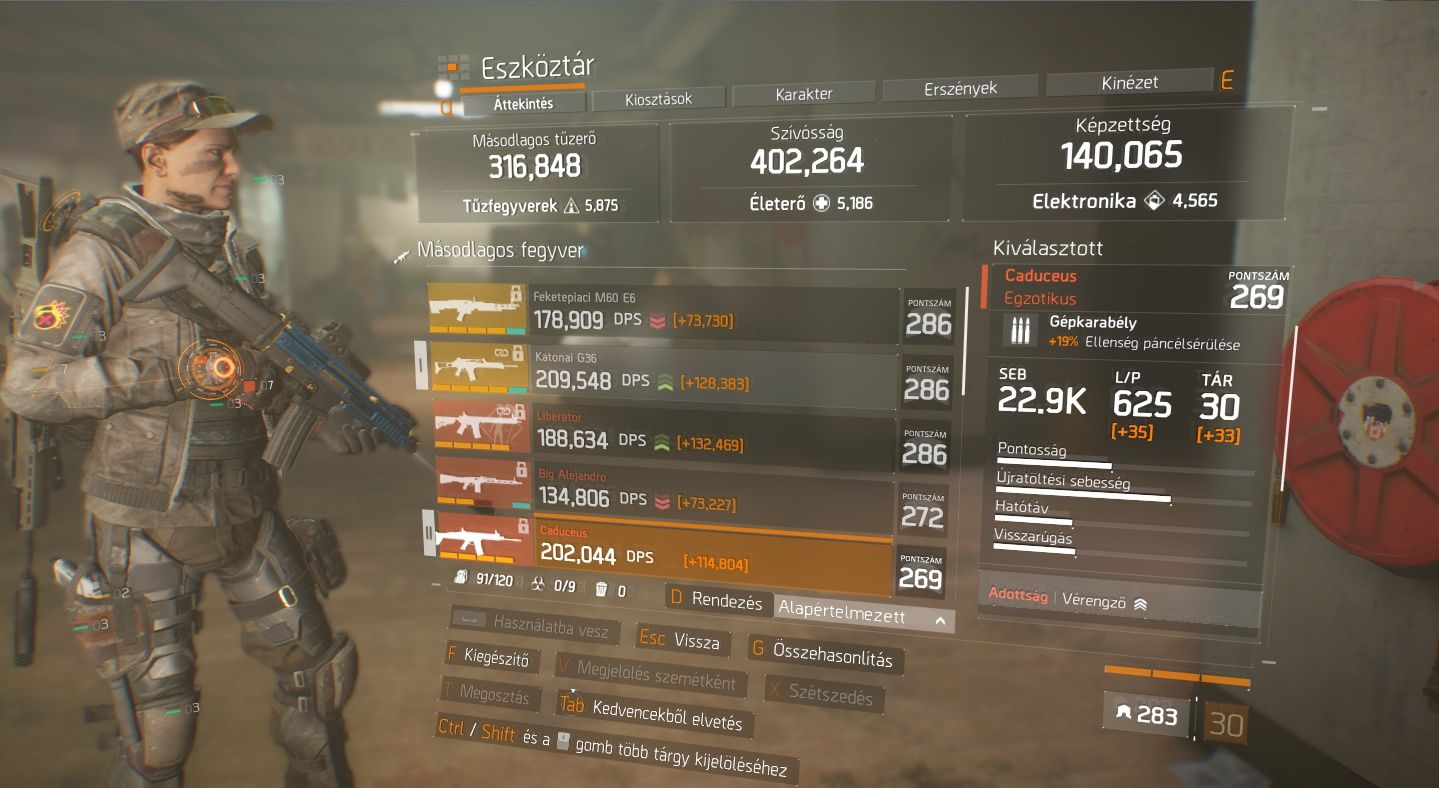Open the Kinézet tab

click(1129, 83)
